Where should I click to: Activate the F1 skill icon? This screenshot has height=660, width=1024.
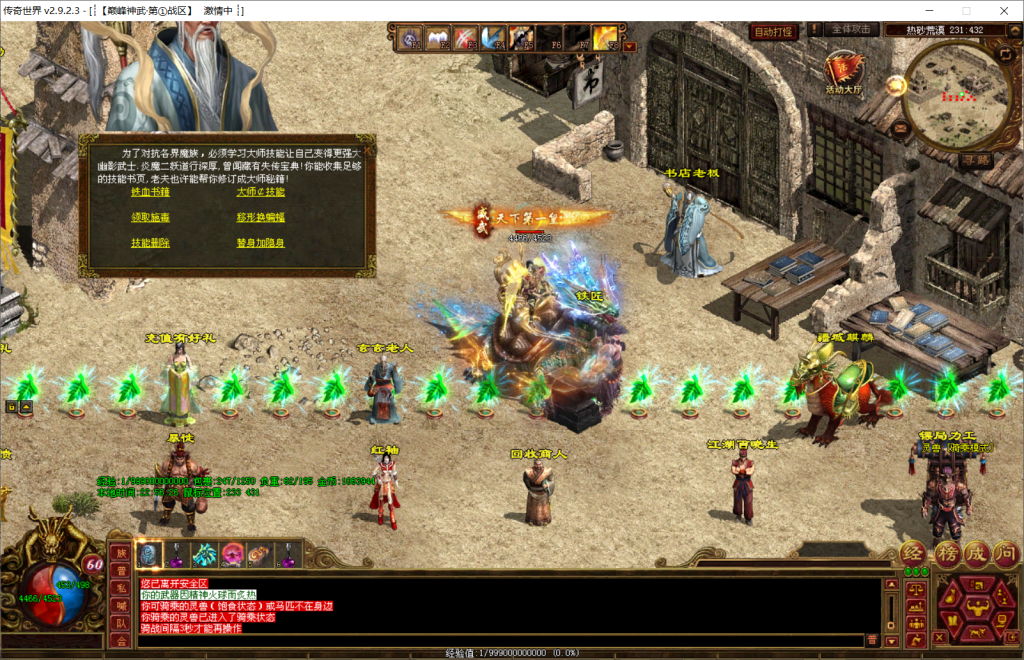coord(411,38)
